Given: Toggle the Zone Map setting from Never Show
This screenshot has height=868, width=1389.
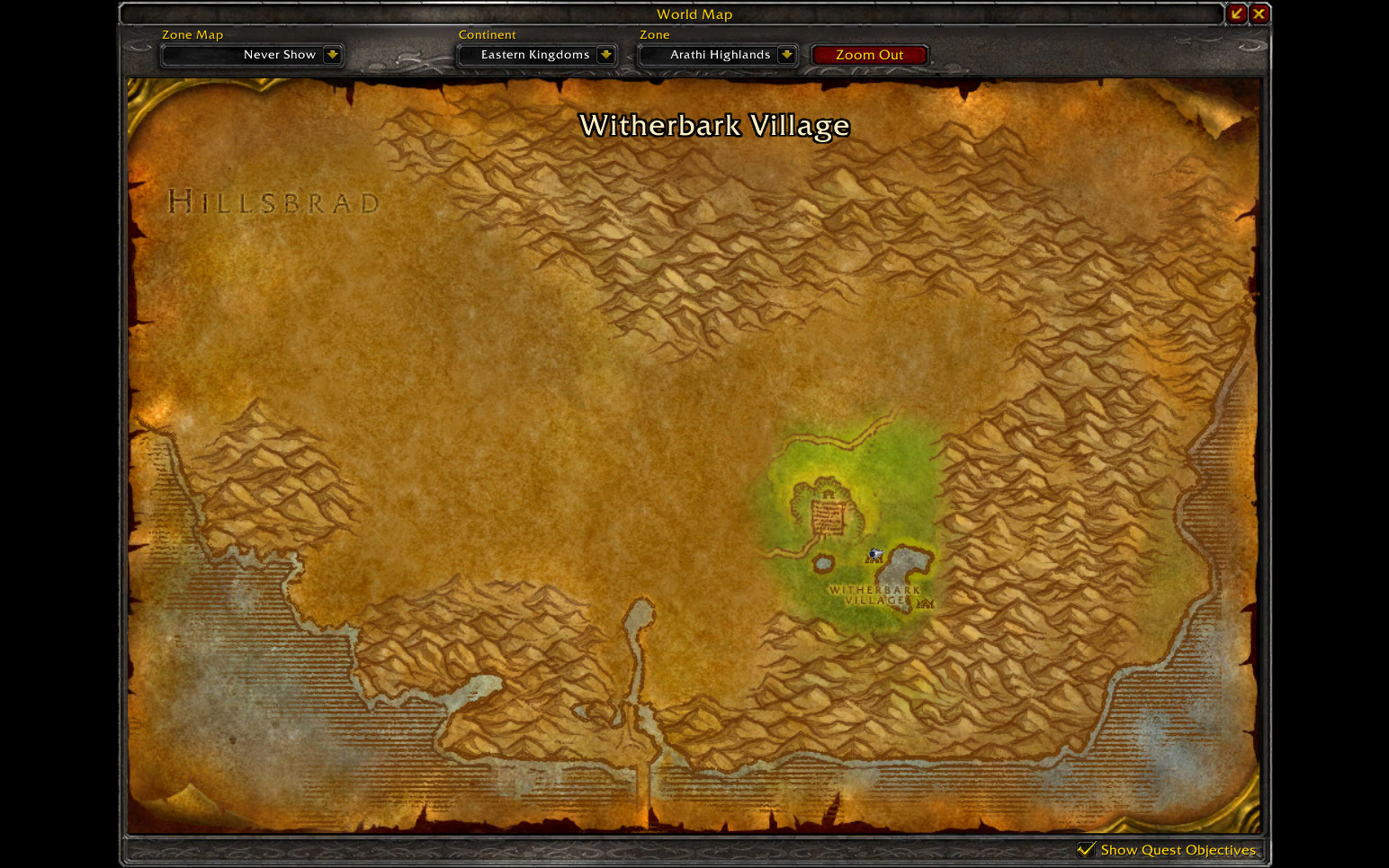Looking at the screenshot, I should [x=253, y=55].
